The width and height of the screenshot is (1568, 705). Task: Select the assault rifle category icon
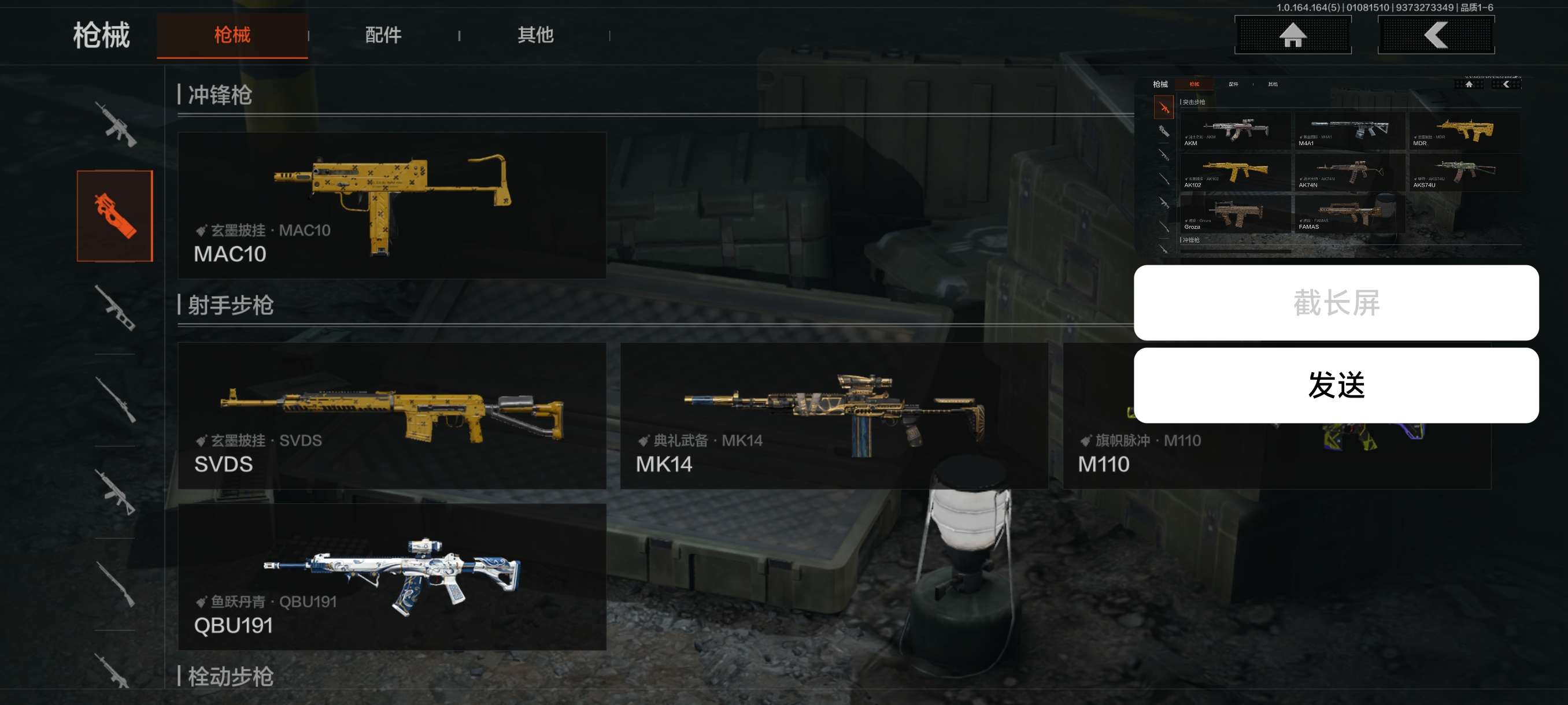click(x=115, y=124)
